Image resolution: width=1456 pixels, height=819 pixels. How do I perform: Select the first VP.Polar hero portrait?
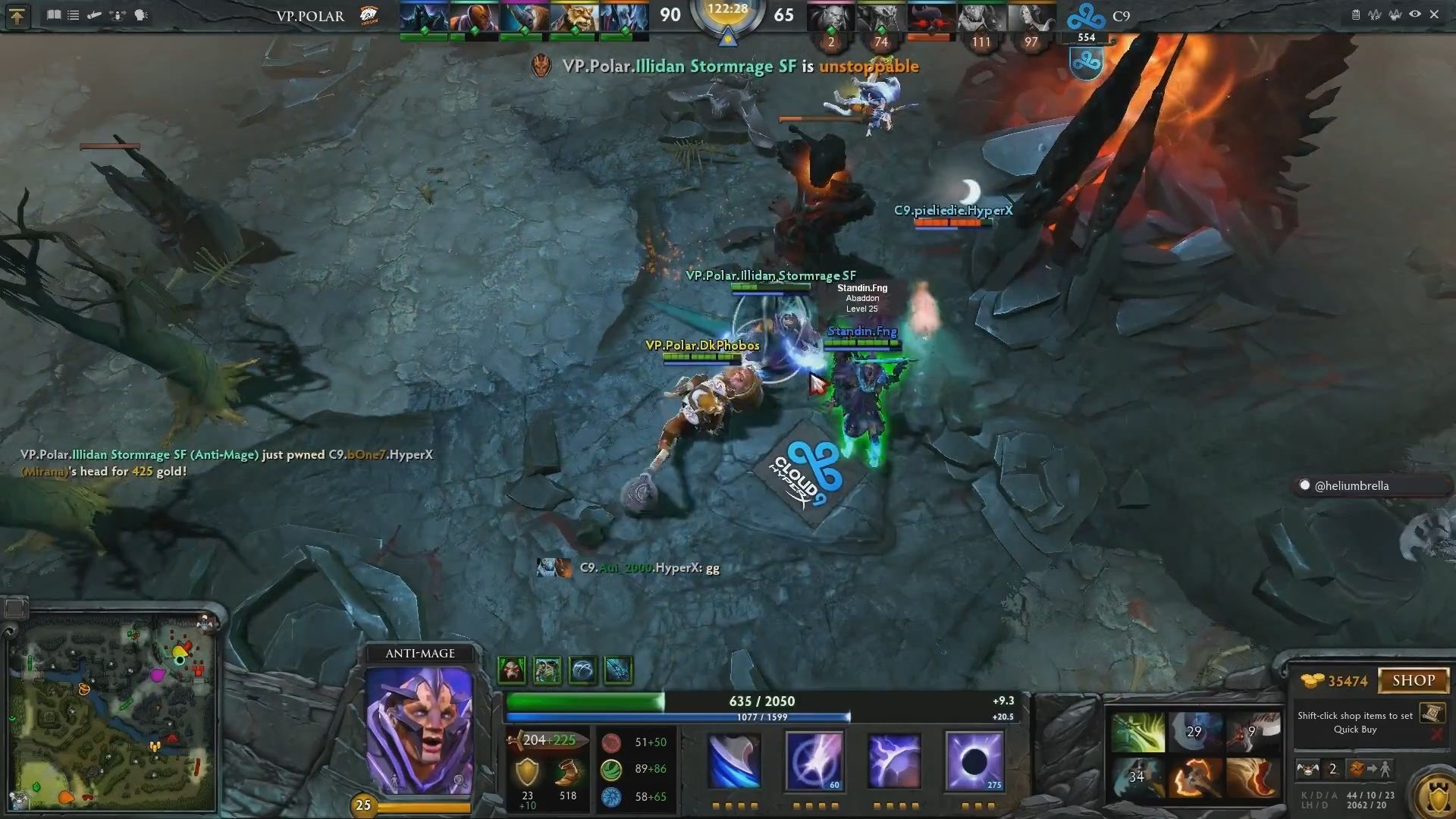(424, 17)
